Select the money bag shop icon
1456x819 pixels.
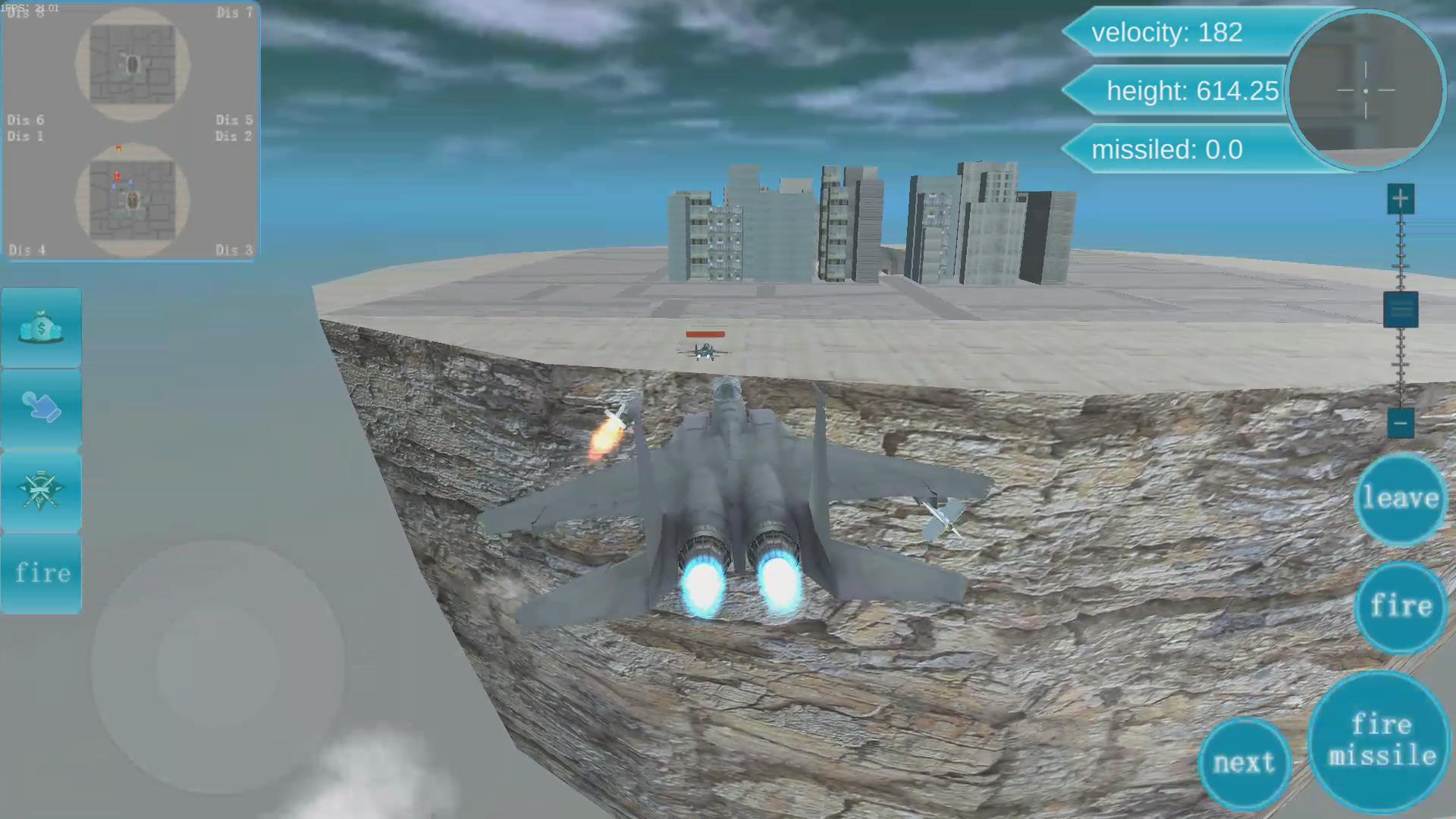pyautogui.click(x=40, y=326)
